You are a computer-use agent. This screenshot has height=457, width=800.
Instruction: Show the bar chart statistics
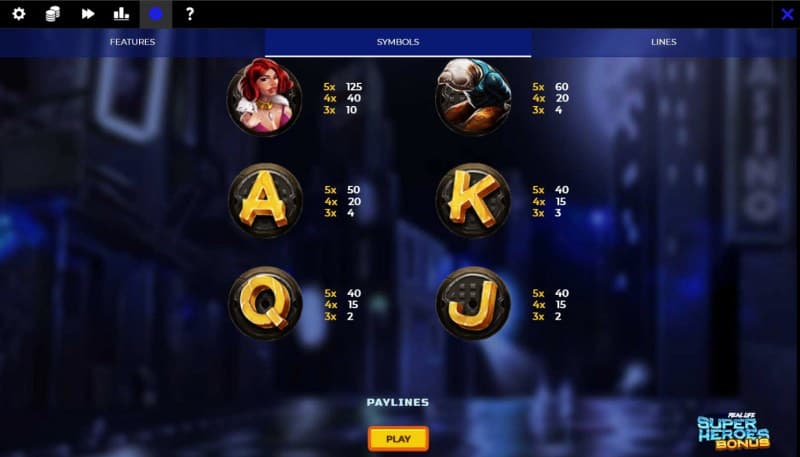122,14
